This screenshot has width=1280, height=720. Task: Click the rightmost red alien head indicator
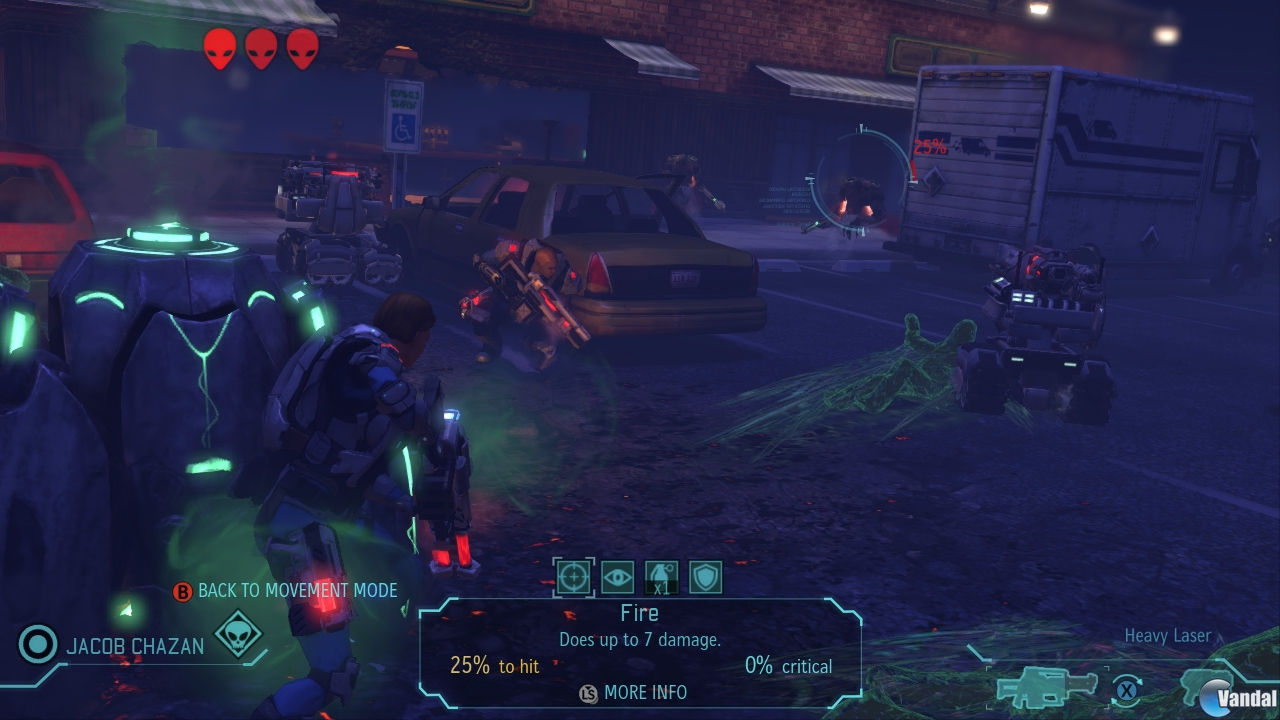pyautogui.click(x=302, y=46)
